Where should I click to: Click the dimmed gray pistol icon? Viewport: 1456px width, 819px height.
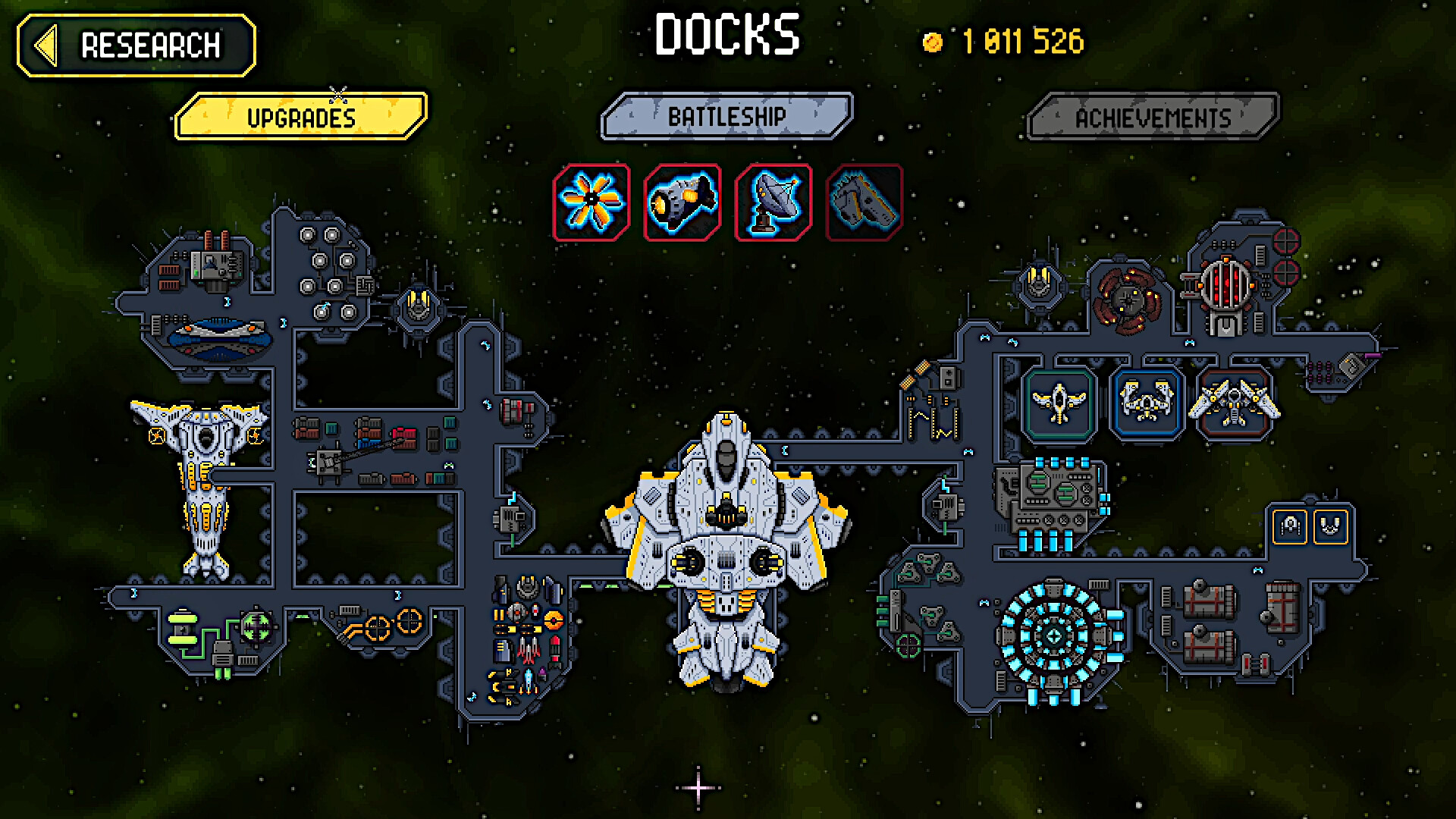(x=864, y=202)
